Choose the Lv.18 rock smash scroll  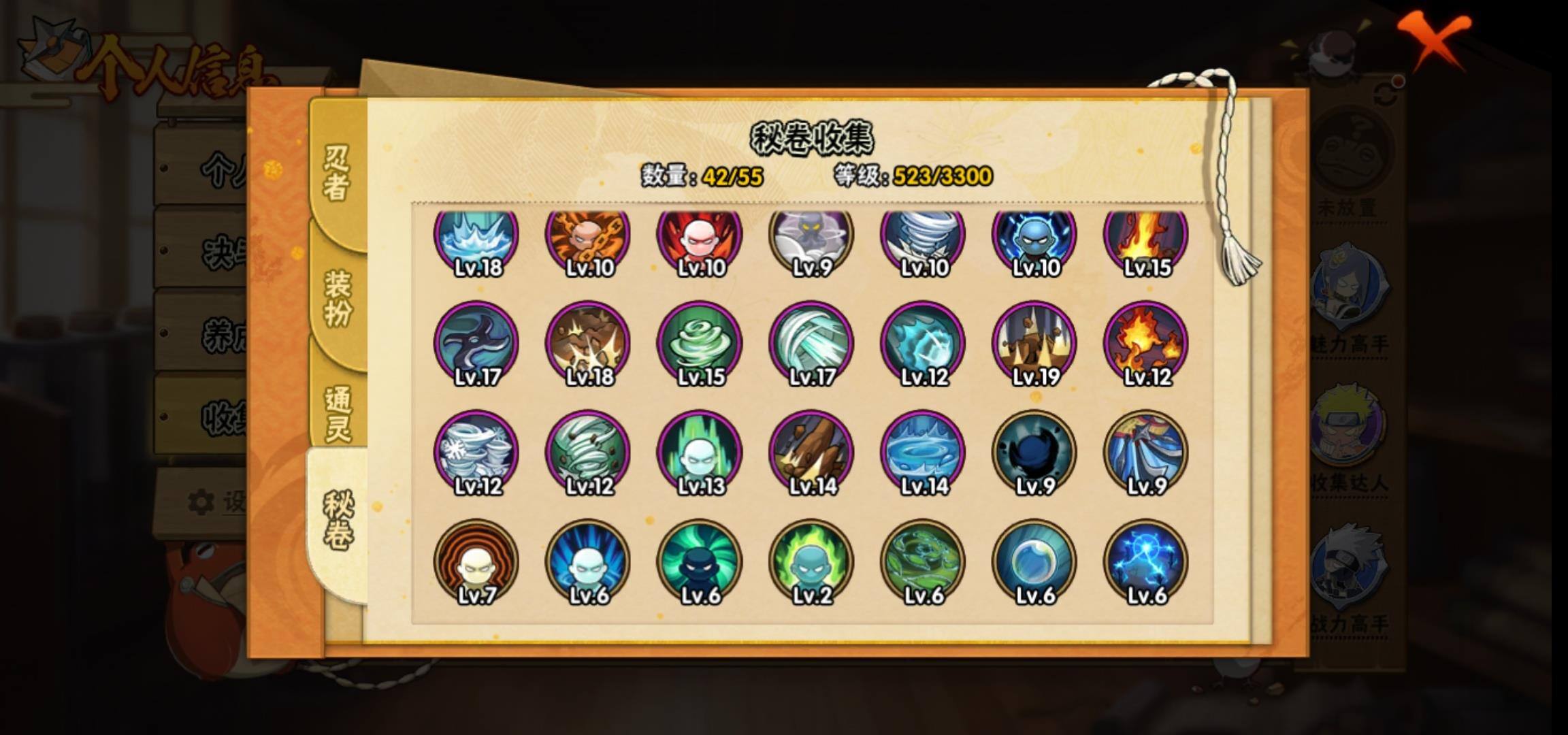(588, 344)
